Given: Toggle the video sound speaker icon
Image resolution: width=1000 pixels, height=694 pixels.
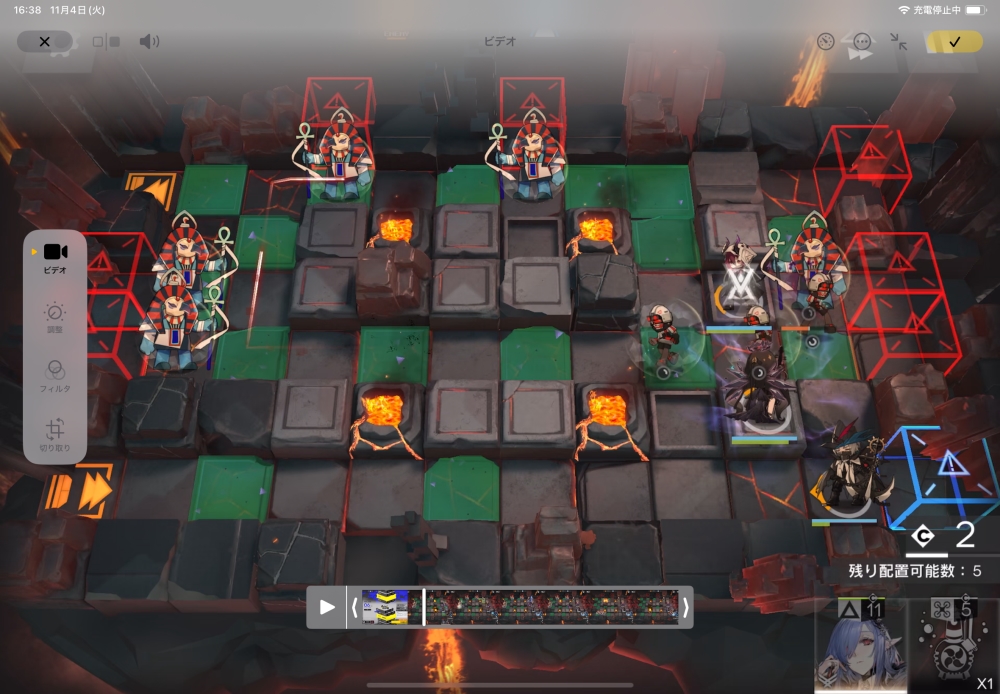Looking at the screenshot, I should click(149, 42).
